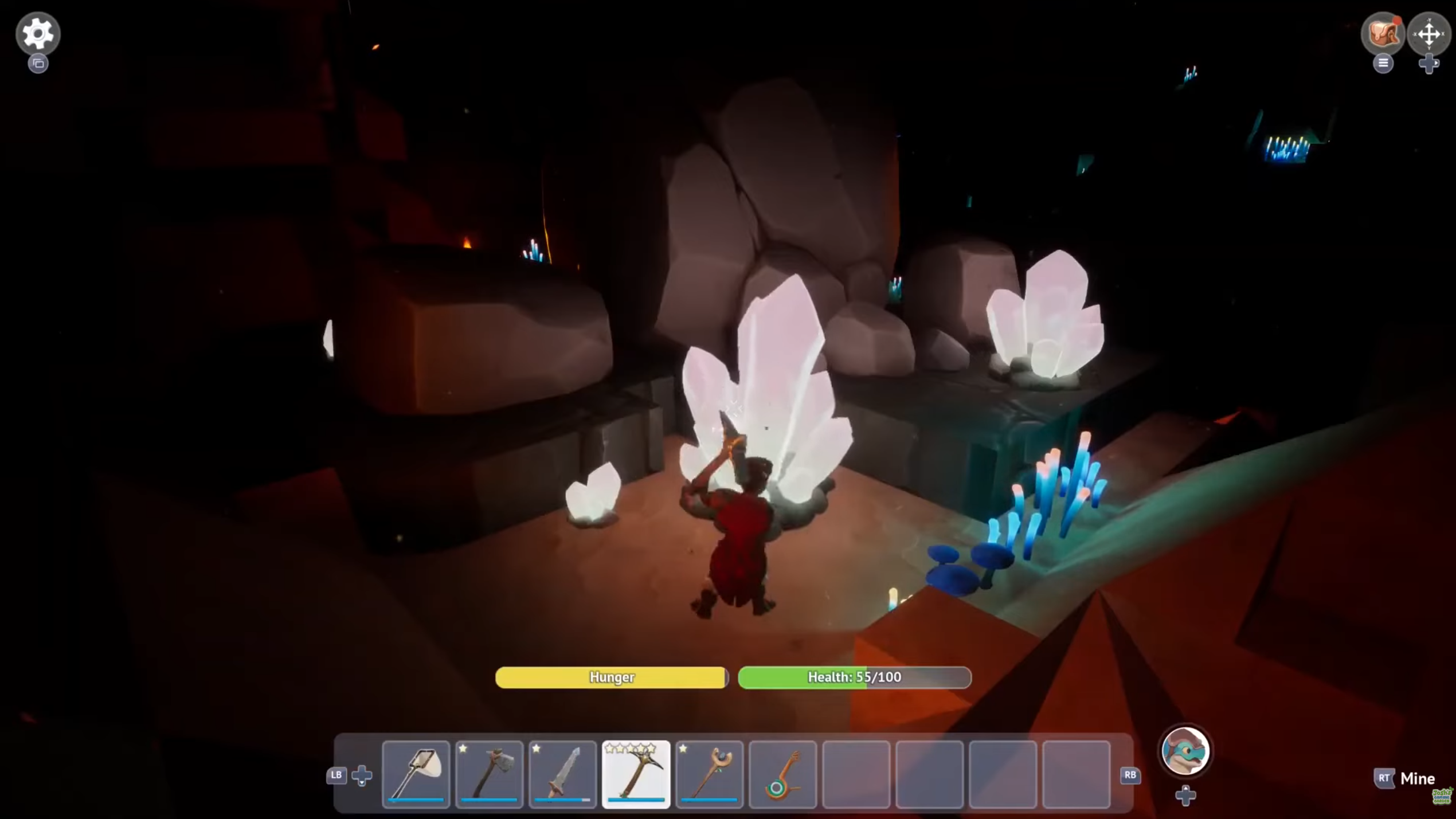Click the Hunger bar
This screenshot has height=819, width=1456.
pos(611,677)
